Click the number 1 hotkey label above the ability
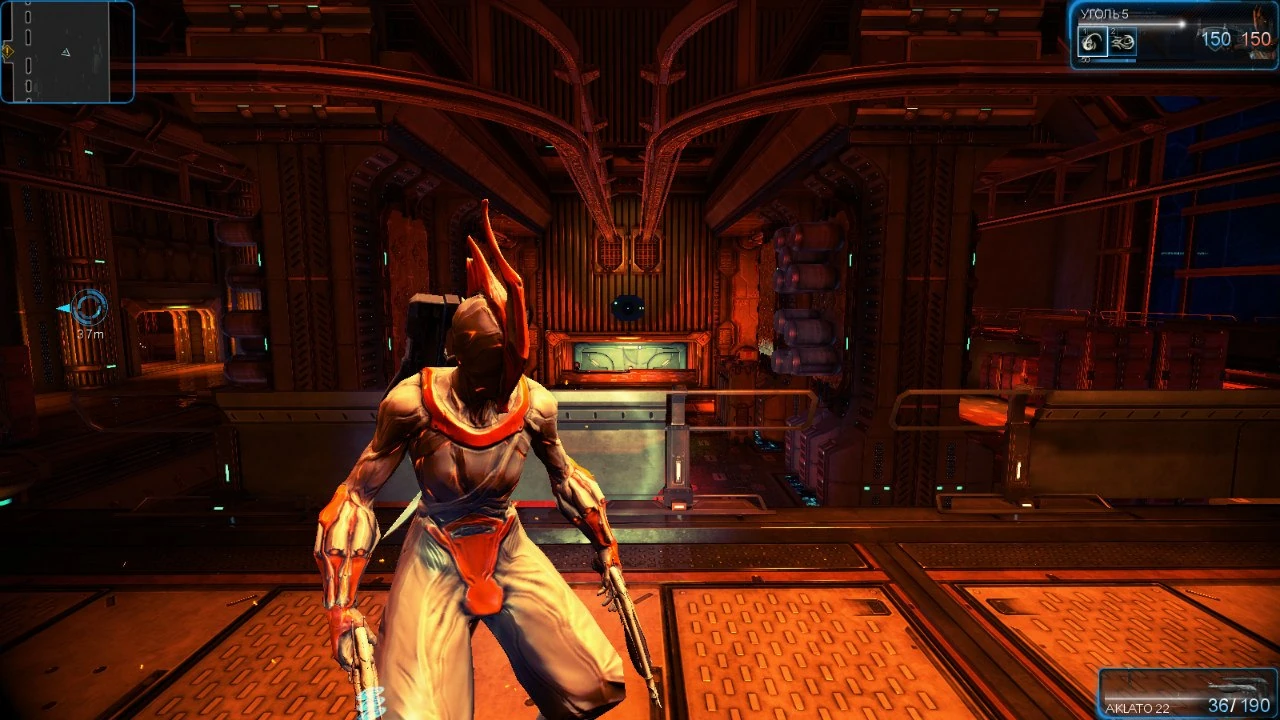Image resolution: width=1280 pixels, height=720 pixels. click(1086, 30)
